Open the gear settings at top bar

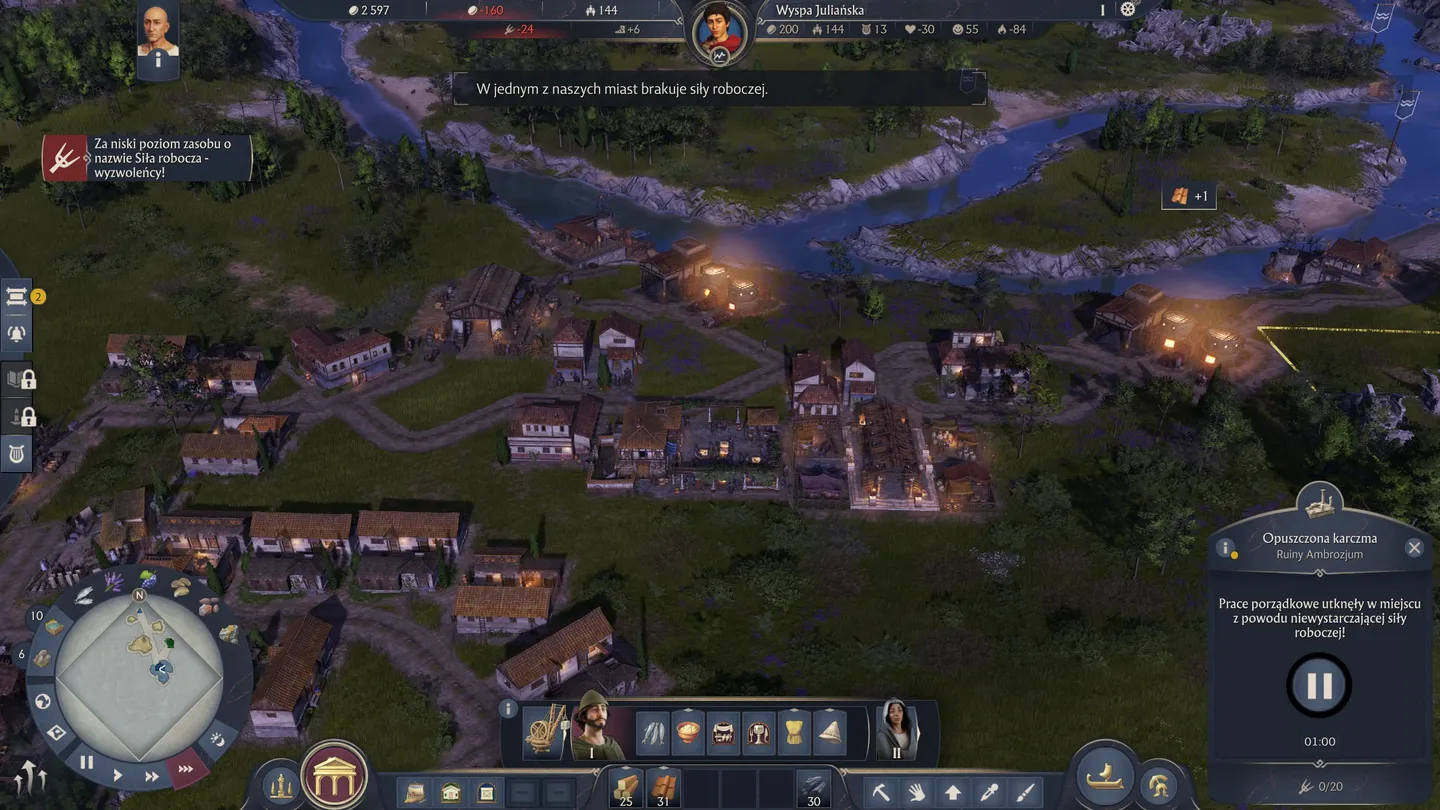coord(1128,9)
